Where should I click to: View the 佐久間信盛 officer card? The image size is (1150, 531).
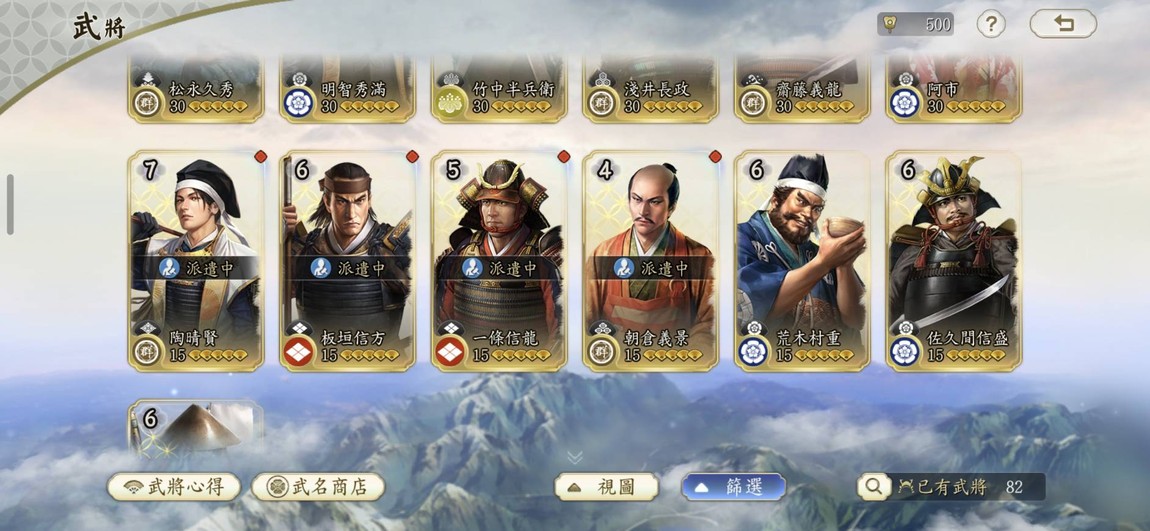954,260
